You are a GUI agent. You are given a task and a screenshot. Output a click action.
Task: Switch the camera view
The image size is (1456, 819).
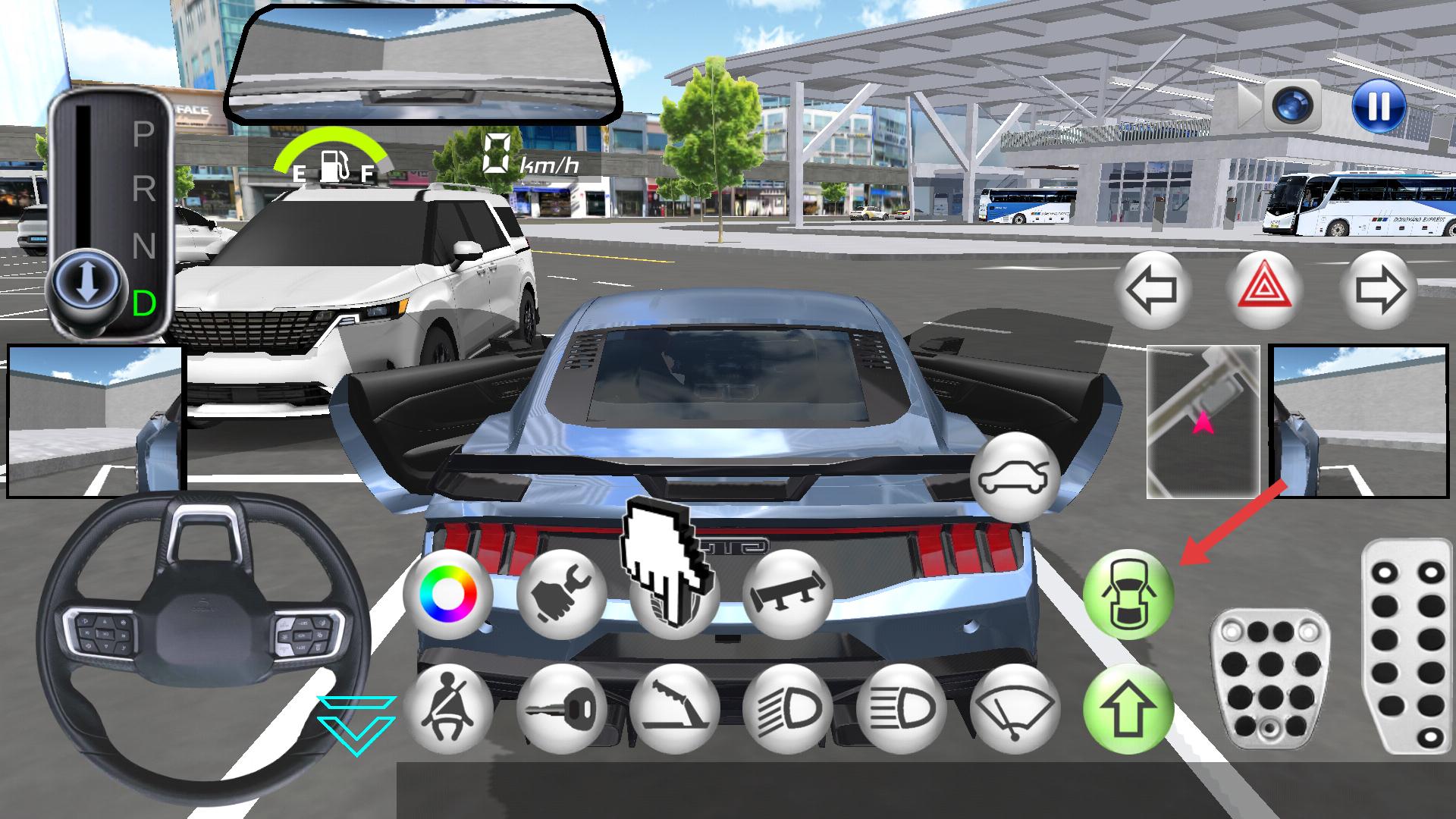[x=1294, y=105]
